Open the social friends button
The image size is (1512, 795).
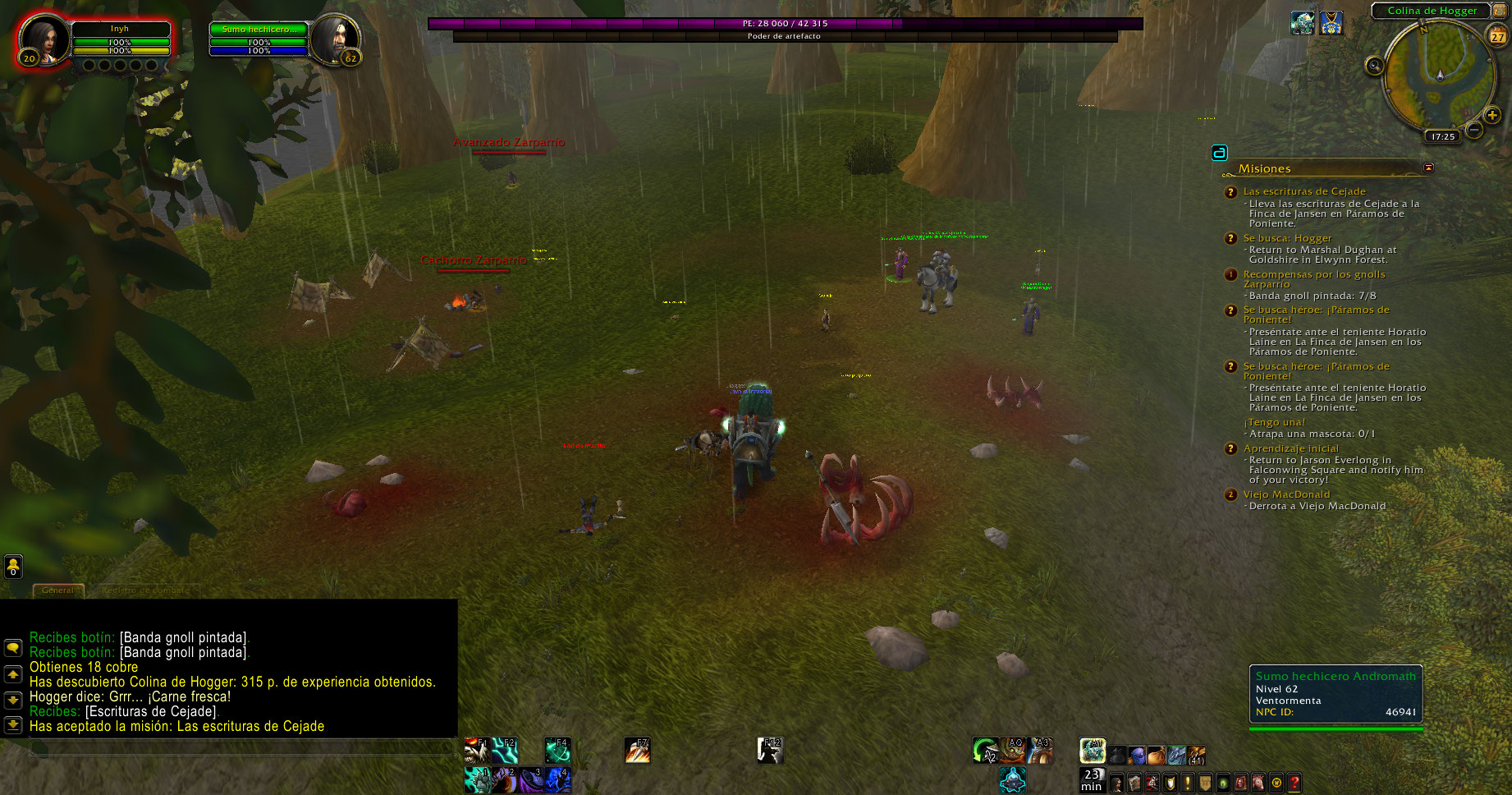click(13, 566)
